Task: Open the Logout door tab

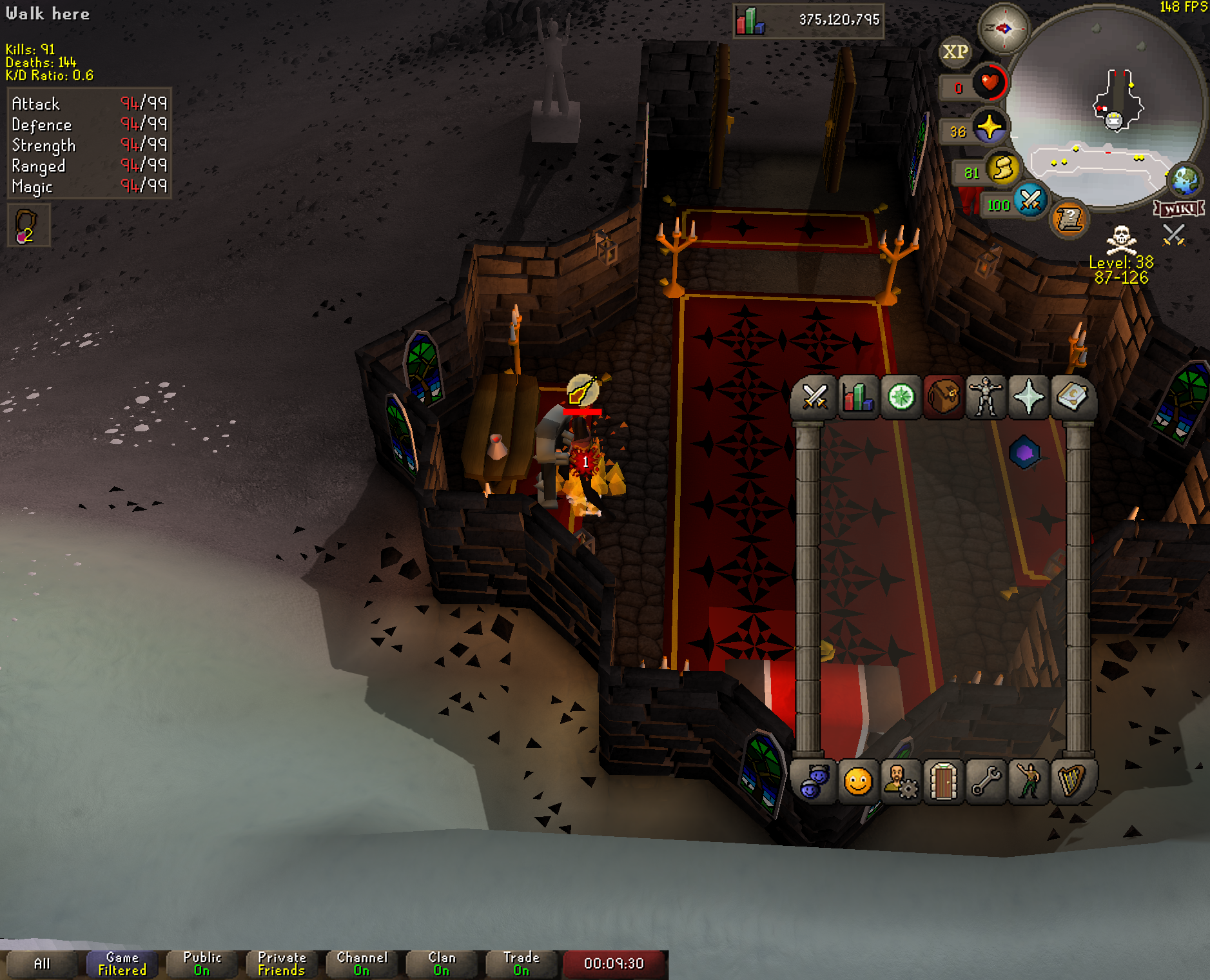Action: pos(943,782)
